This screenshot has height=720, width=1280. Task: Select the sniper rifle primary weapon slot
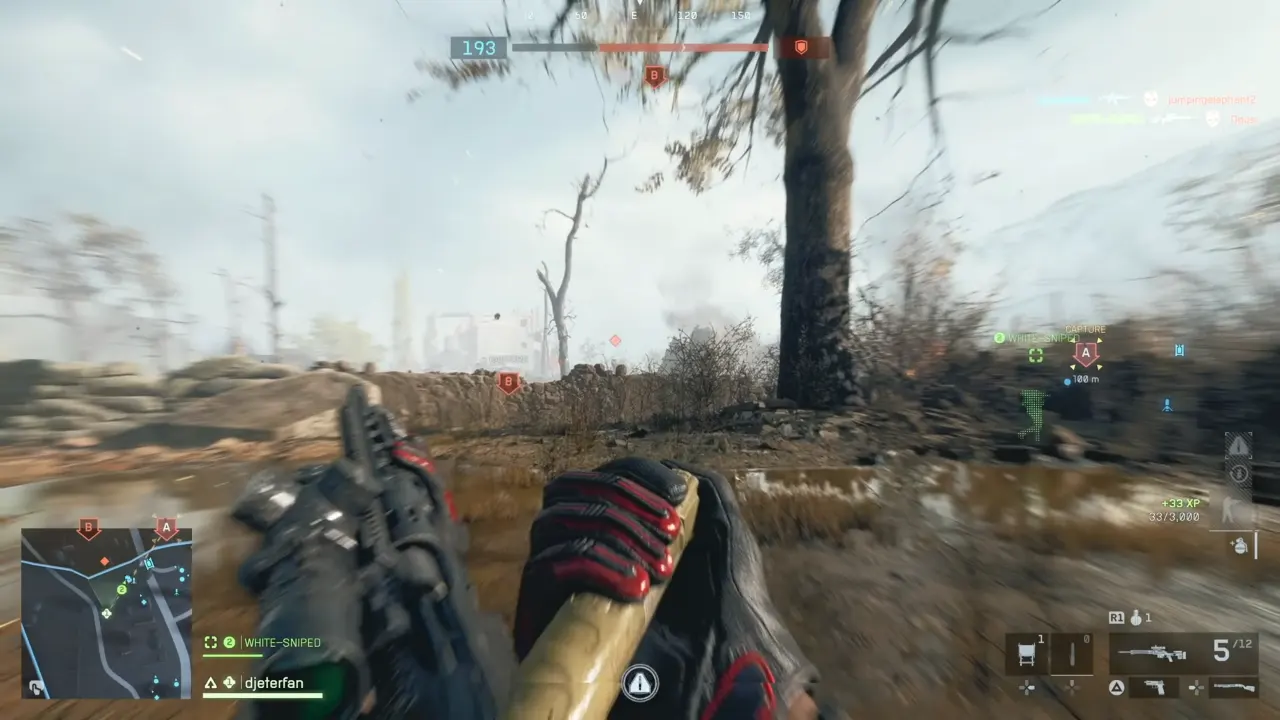[1152, 653]
